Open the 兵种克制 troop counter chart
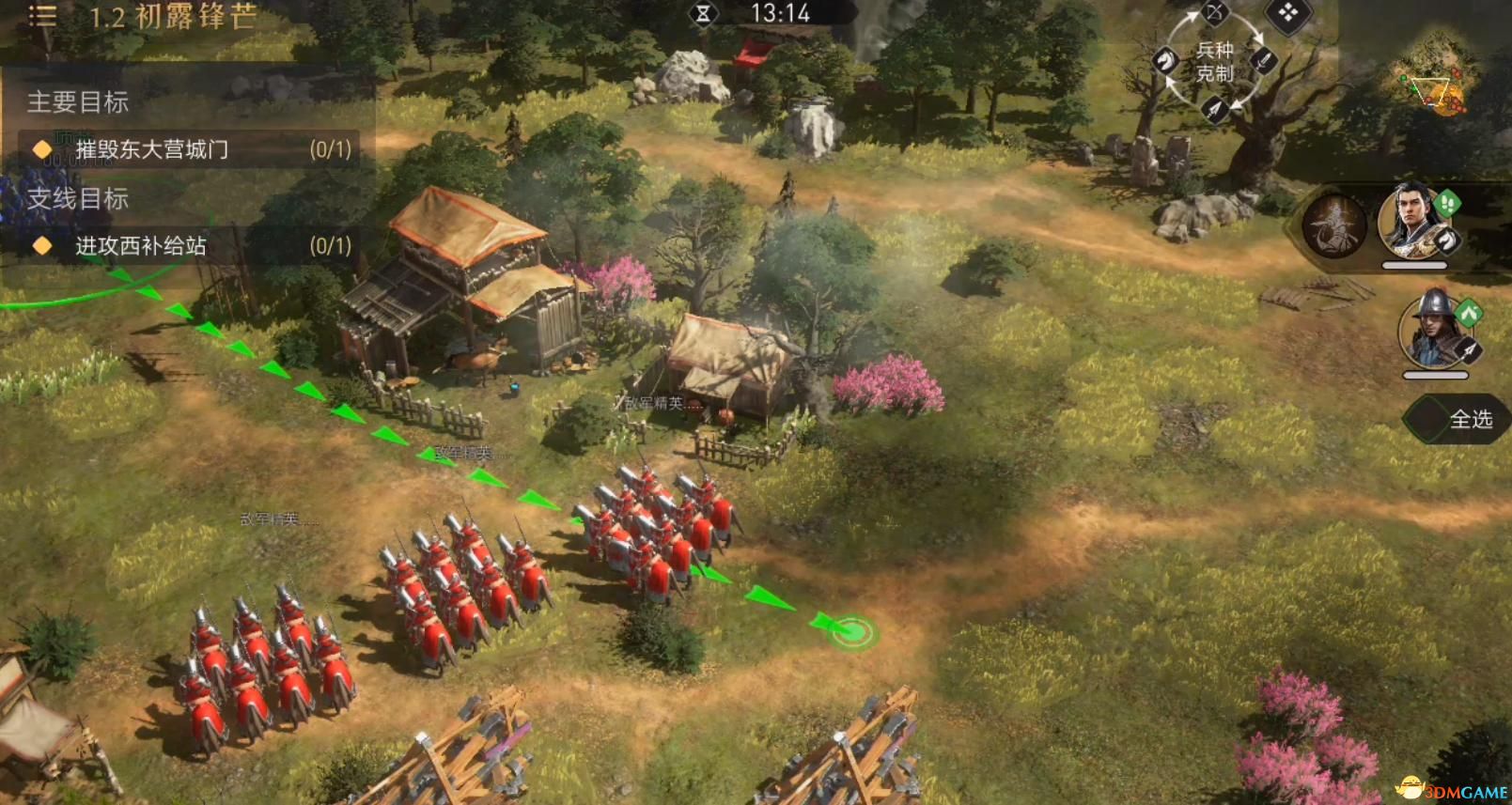Image resolution: width=1512 pixels, height=805 pixels. 1214,62
